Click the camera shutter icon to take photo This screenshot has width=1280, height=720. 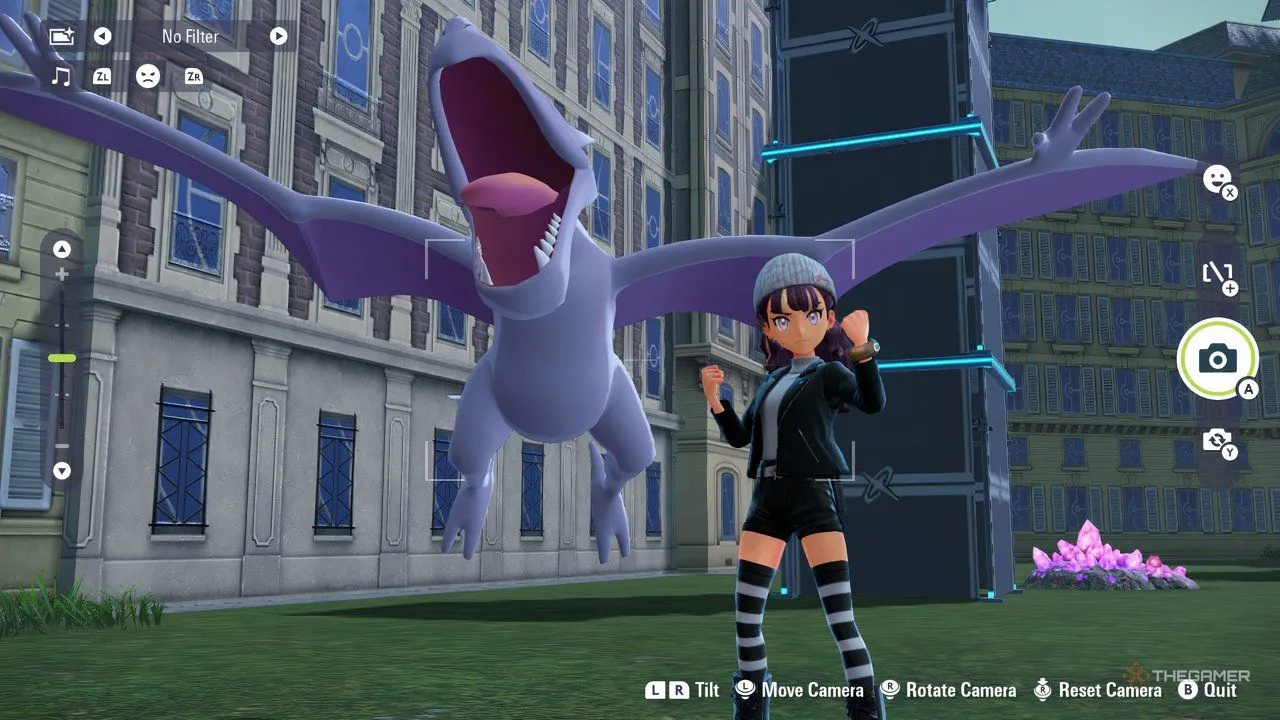click(x=1217, y=360)
